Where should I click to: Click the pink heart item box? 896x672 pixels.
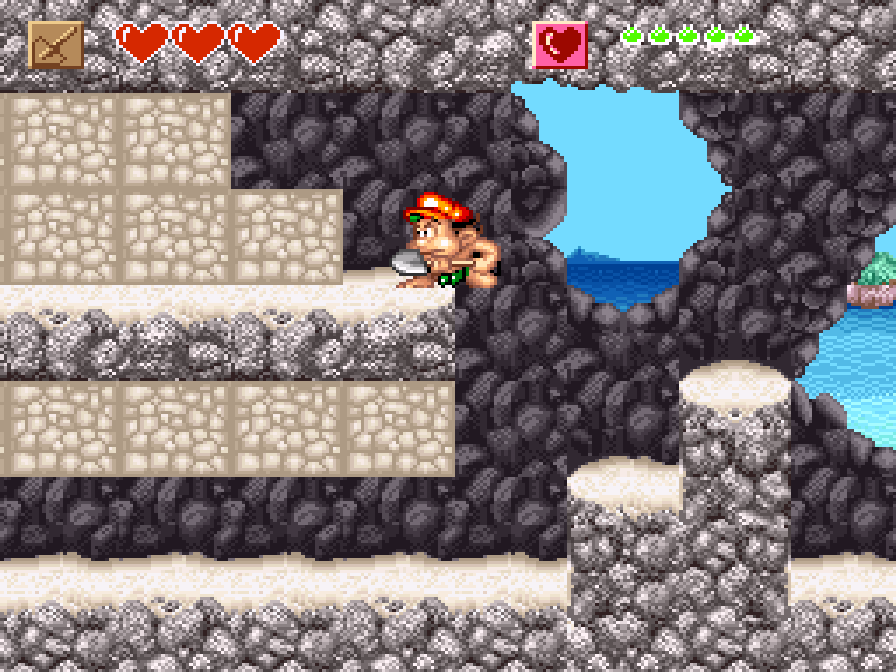click(560, 45)
